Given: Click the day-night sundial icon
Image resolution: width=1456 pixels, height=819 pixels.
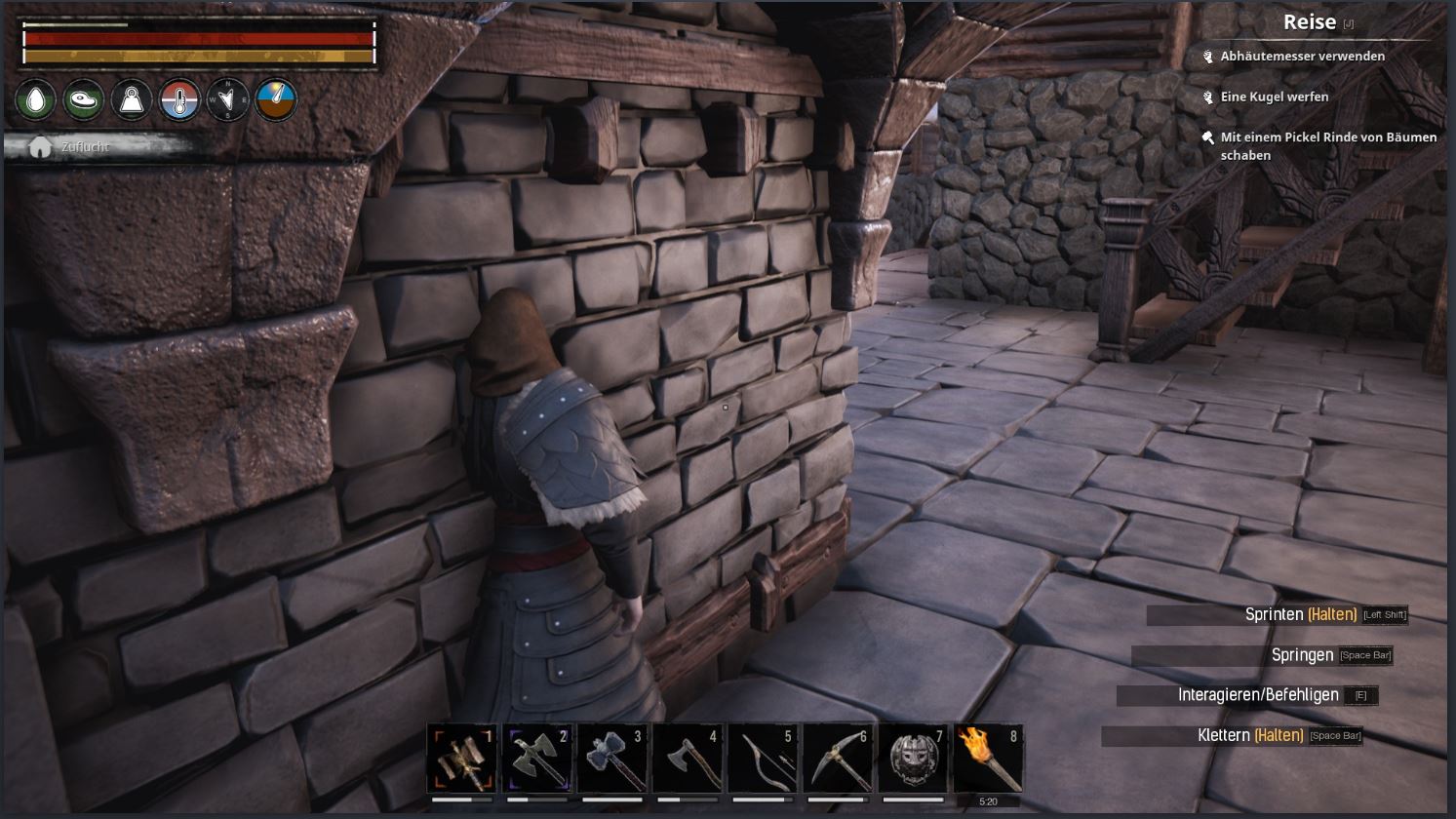Looking at the screenshot, I should coord(276,99).
